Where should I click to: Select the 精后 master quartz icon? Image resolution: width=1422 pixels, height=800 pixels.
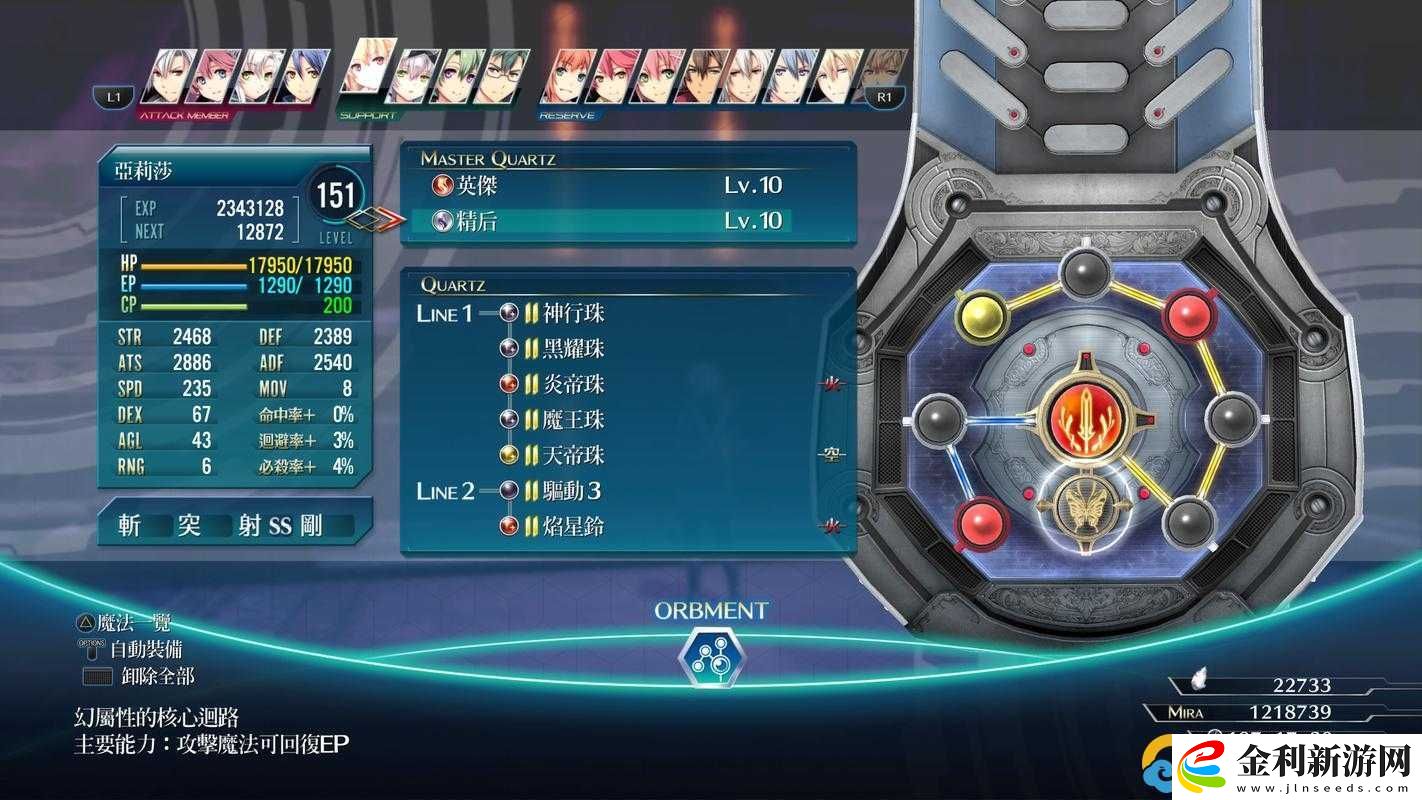point(444,221)
